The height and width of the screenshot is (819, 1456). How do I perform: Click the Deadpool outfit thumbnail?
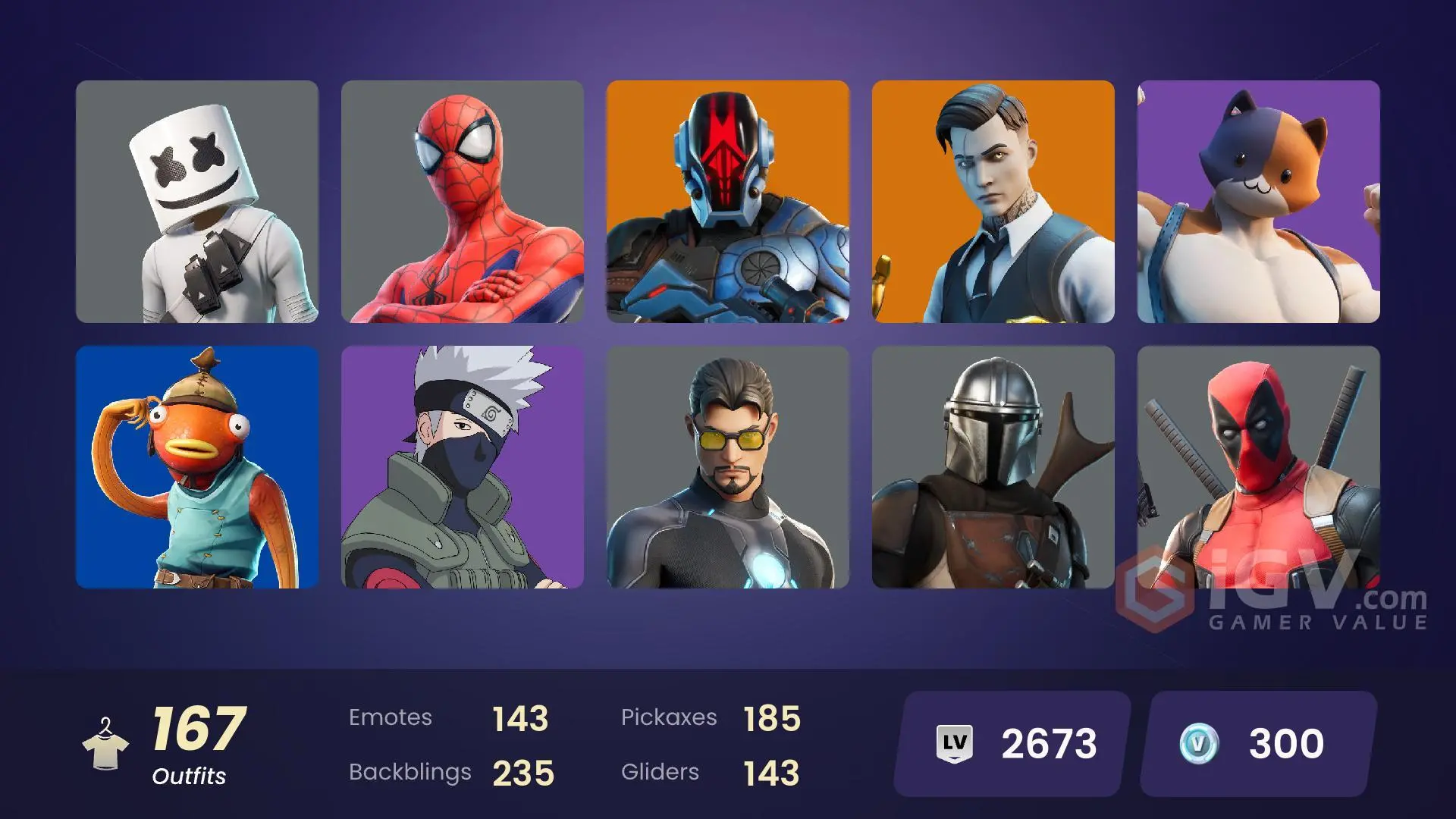1259,470
